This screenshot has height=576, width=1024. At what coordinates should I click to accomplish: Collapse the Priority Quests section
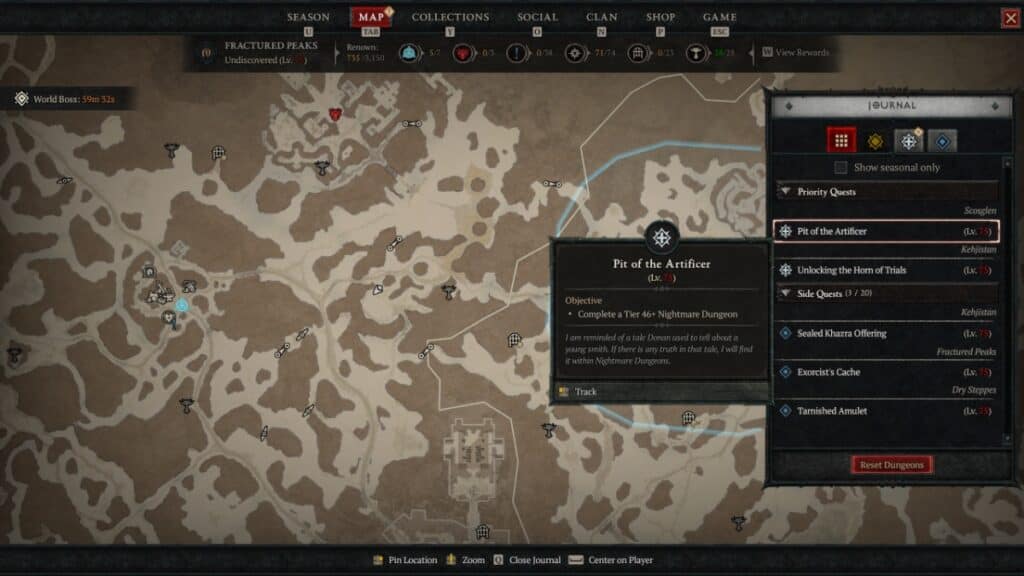coord(785,191)
